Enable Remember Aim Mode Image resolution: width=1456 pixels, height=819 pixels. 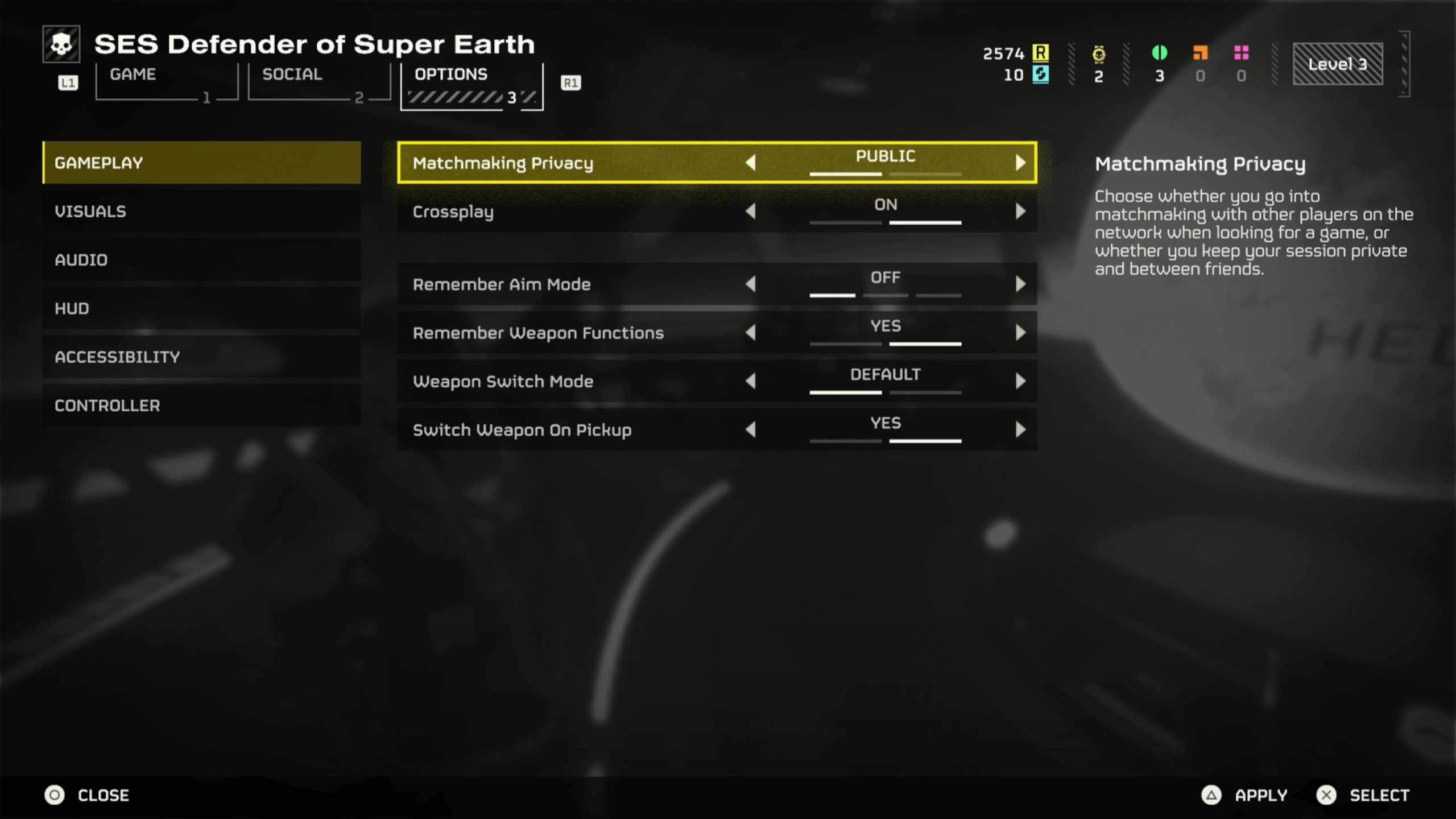click(1021, 284)
